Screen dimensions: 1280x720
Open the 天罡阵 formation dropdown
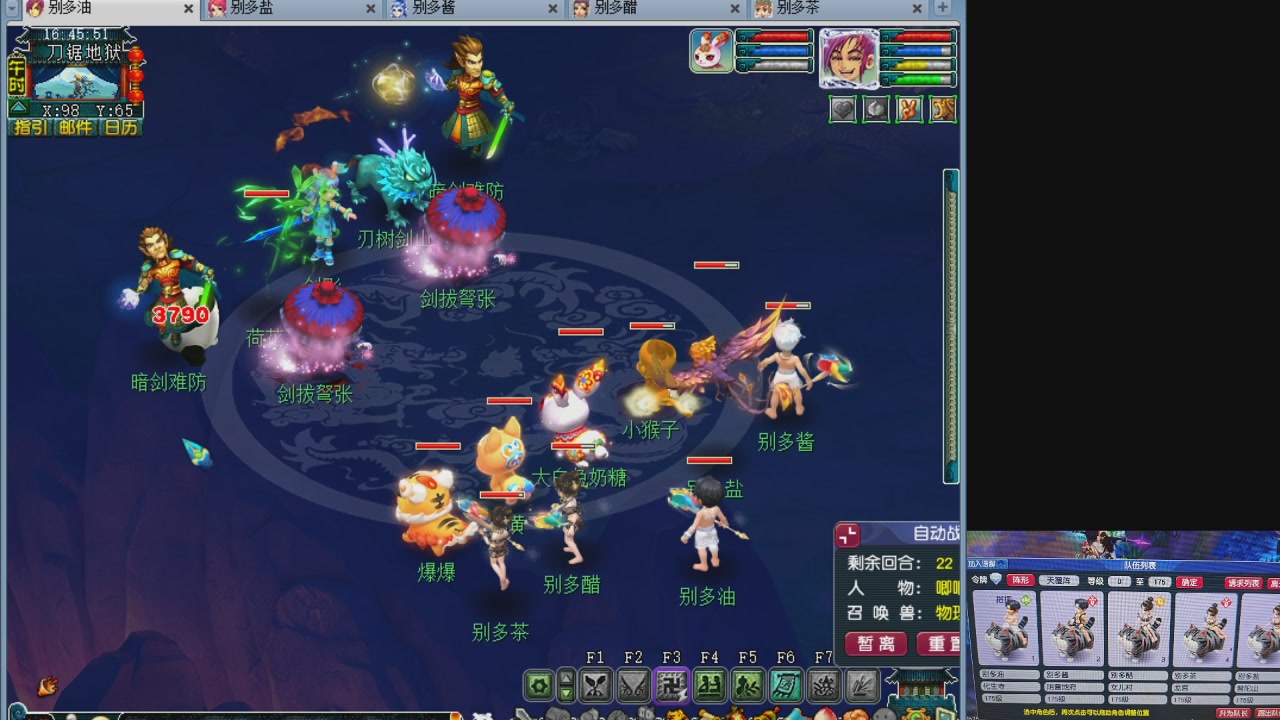tap(1058, 581)
